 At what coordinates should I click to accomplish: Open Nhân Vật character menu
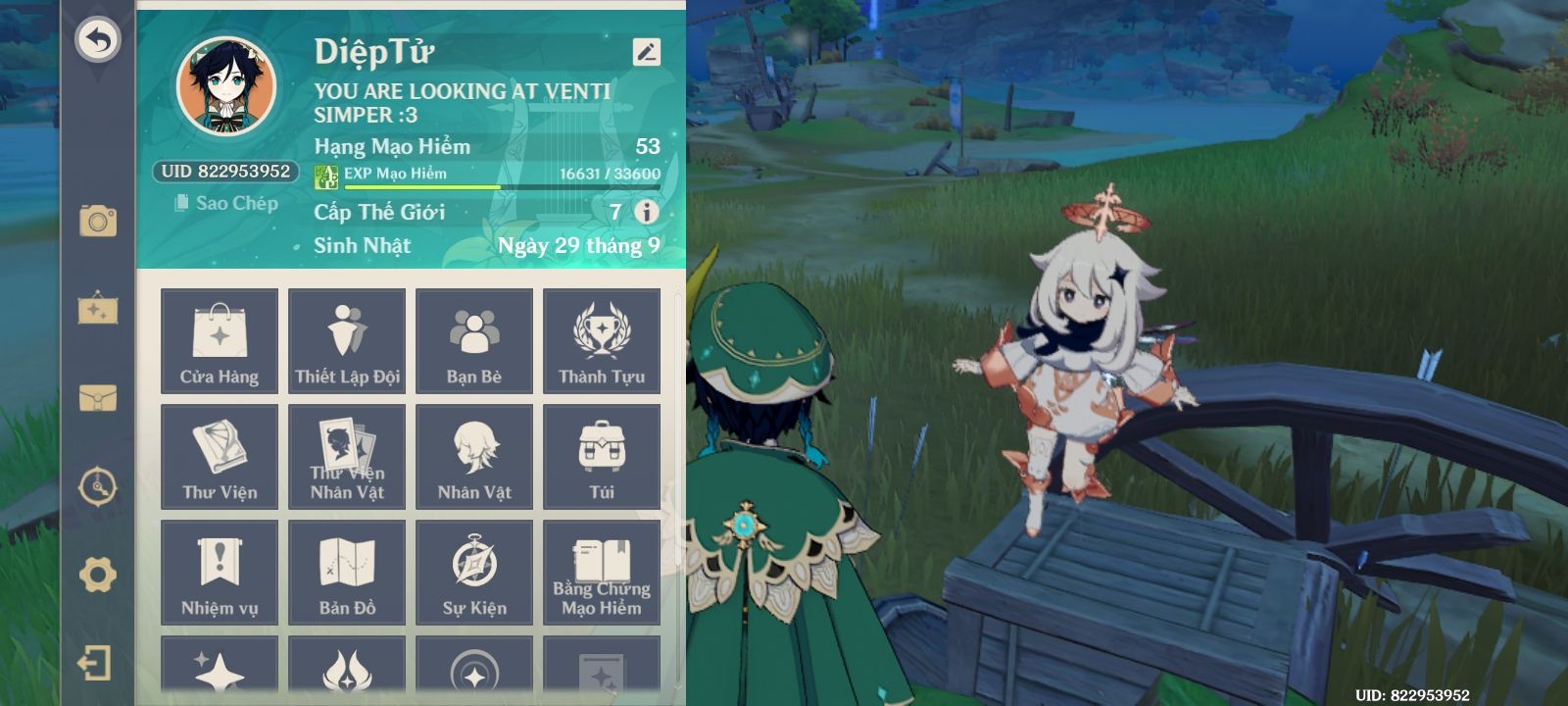pyautogui.click(x=474, y=457)
